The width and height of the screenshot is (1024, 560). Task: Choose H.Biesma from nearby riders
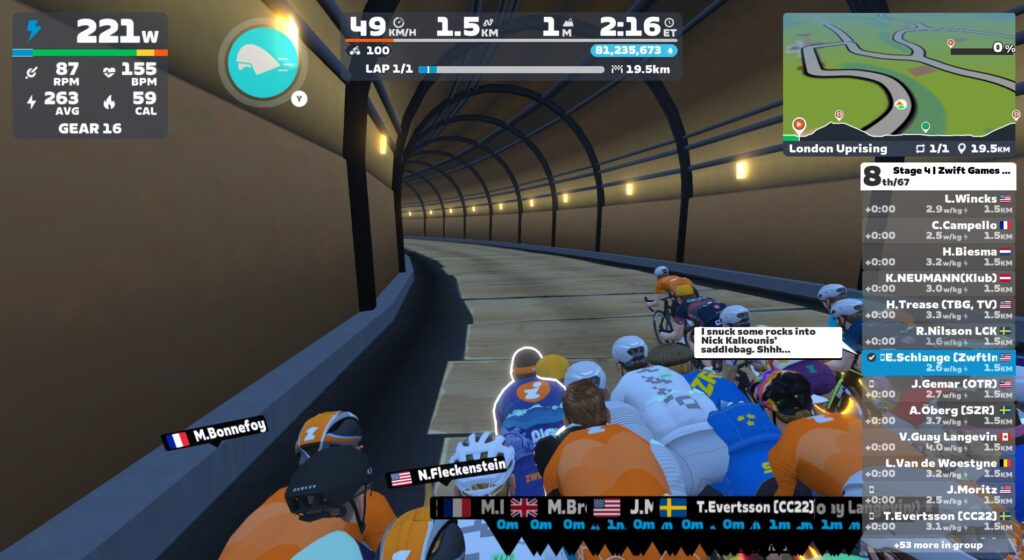937,257
